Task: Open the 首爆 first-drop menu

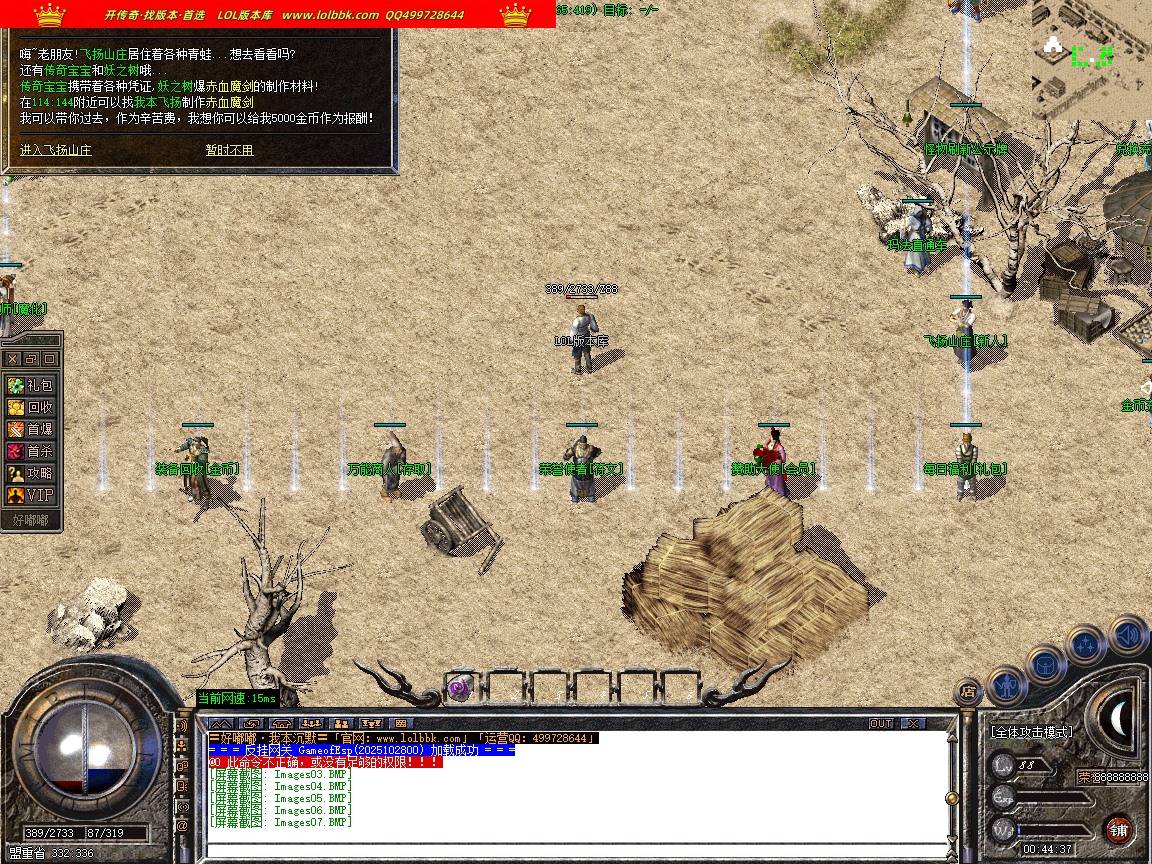Action: [30, 429]
